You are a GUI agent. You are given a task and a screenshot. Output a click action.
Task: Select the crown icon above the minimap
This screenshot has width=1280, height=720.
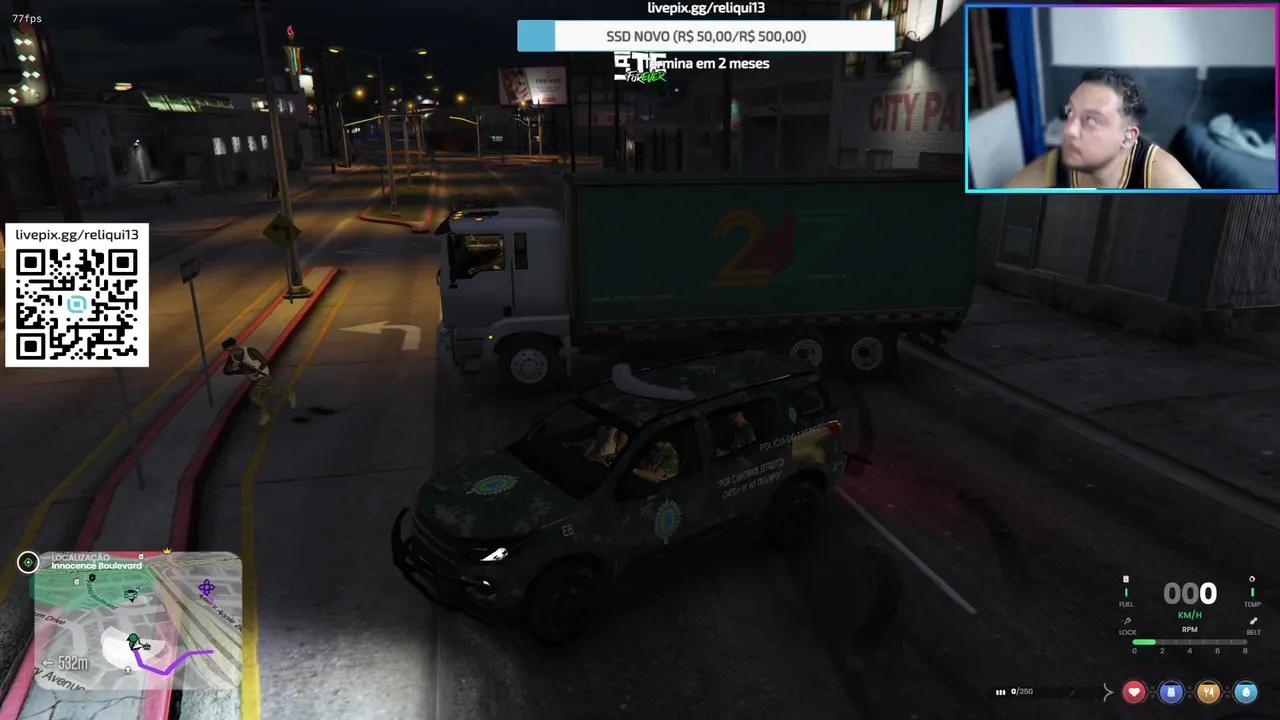(167, 551)
